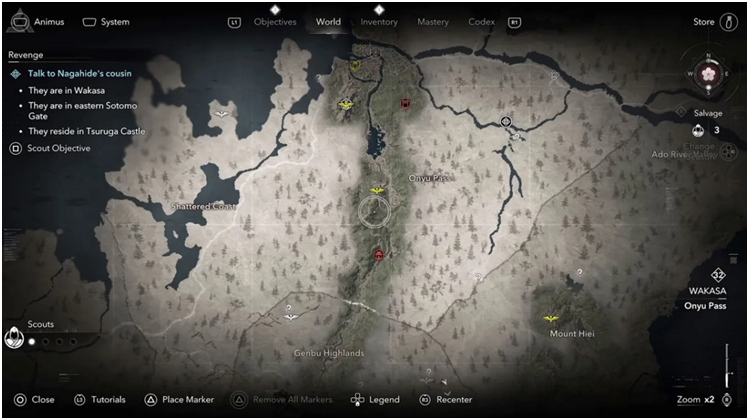Click the Shattered Coast region label
Image resolution: width=749 pixels, height=420 pixels.
[203, 206]
